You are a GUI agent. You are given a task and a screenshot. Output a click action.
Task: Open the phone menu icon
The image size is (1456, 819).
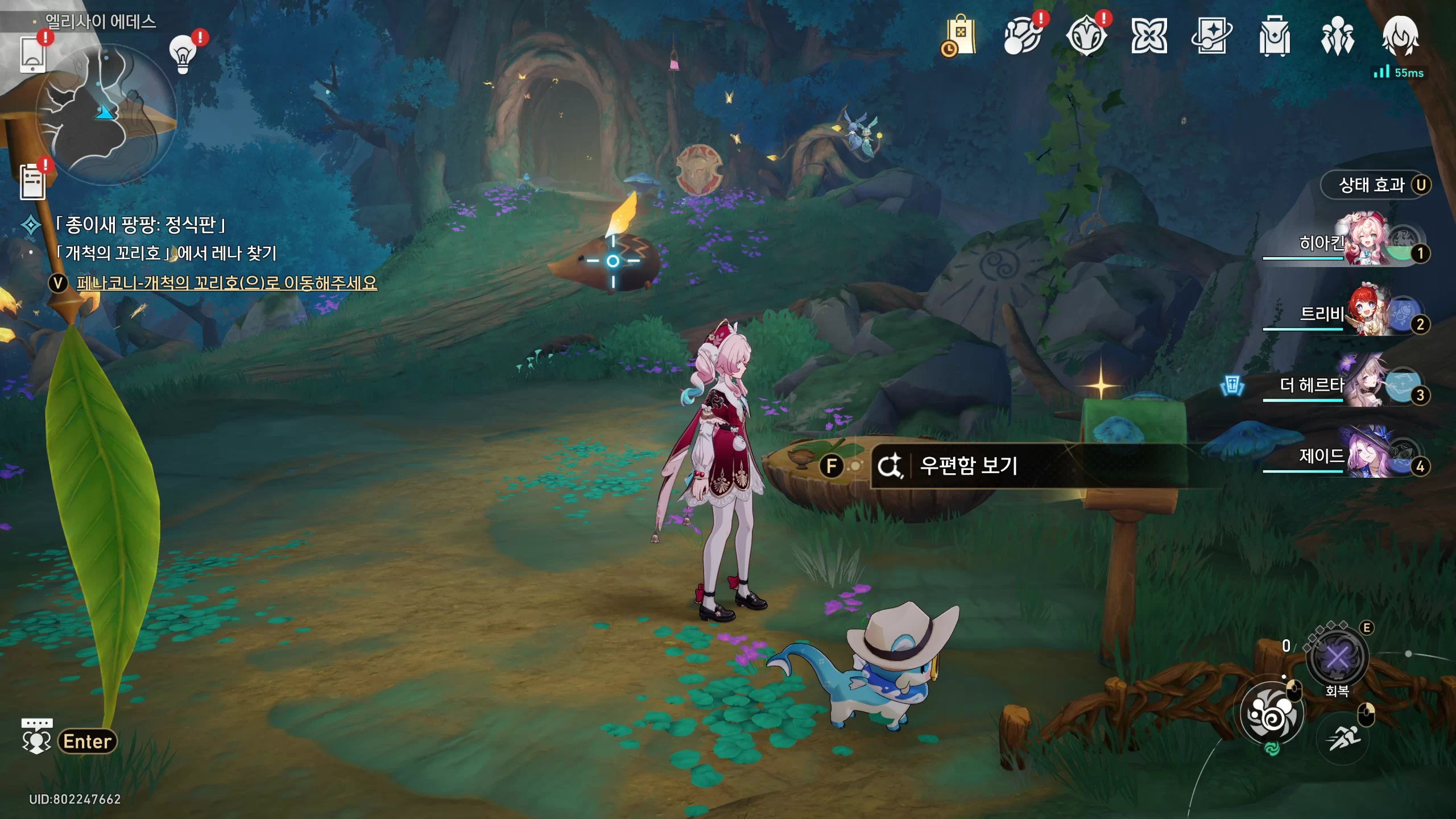pos(32,54)
